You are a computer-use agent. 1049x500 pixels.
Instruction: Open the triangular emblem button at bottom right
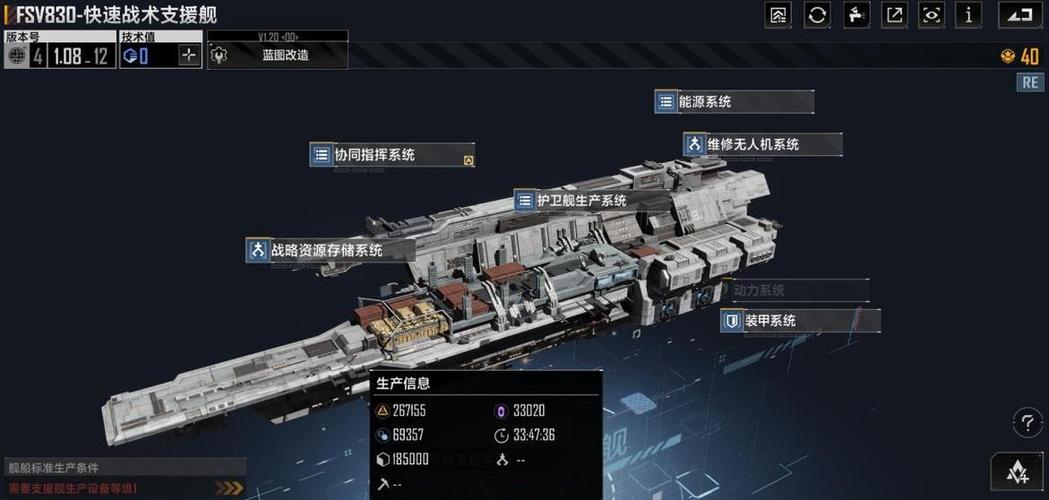point(1018,471)
